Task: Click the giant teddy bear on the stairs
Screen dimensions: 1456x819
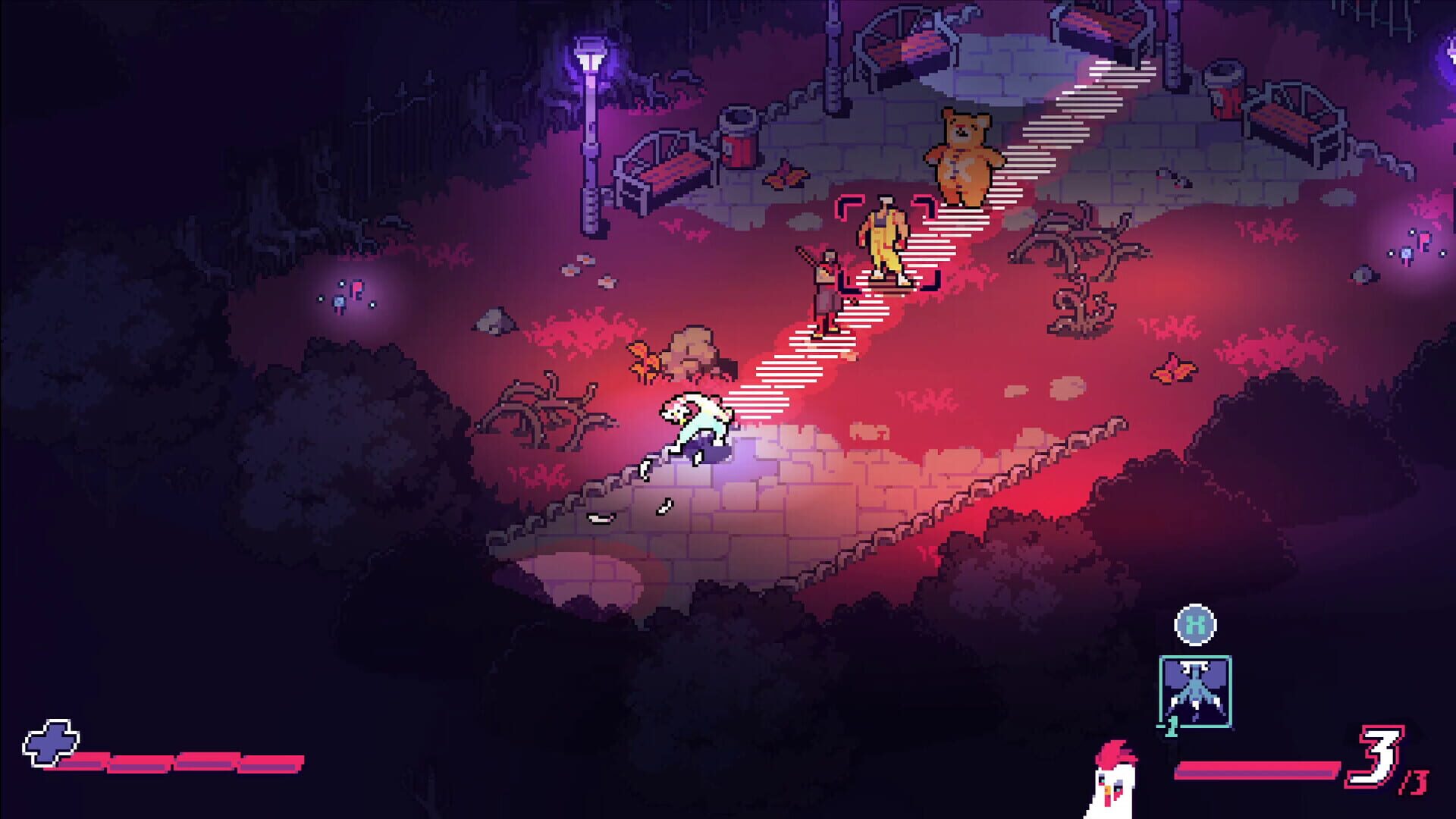Action: [x=963, y=155]
